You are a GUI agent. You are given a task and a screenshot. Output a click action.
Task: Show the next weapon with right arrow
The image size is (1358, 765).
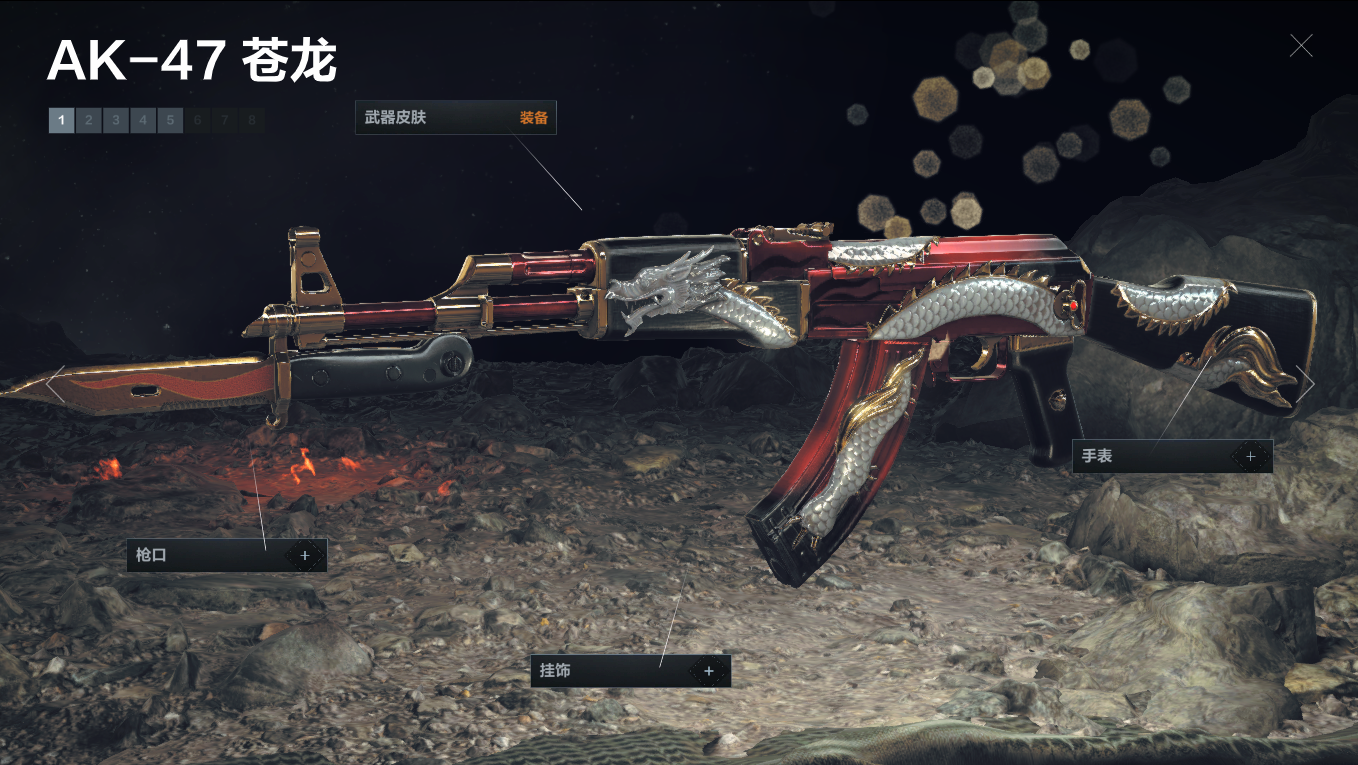coord(1304,384)
